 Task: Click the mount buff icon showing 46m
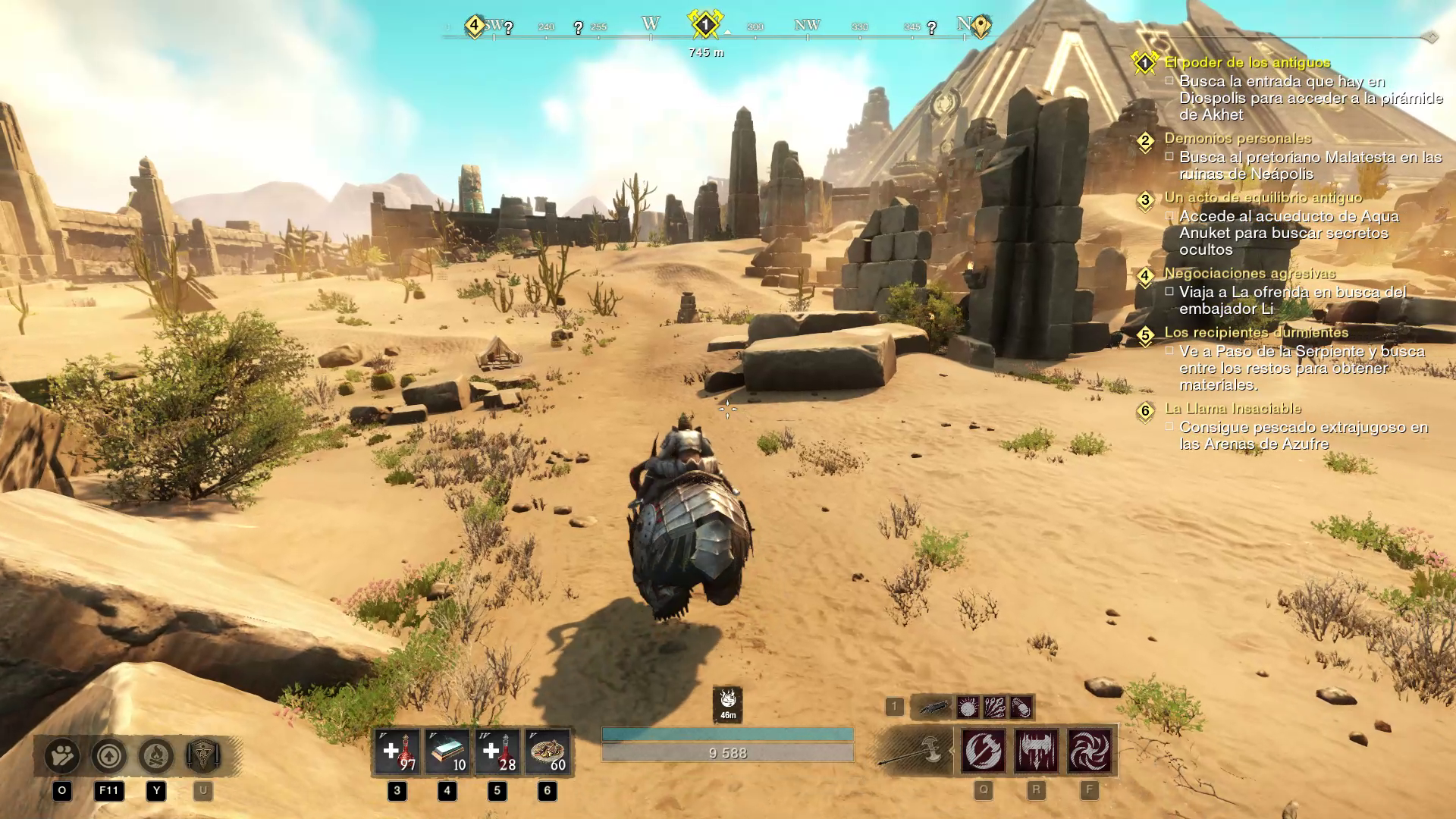coord(728,704)
